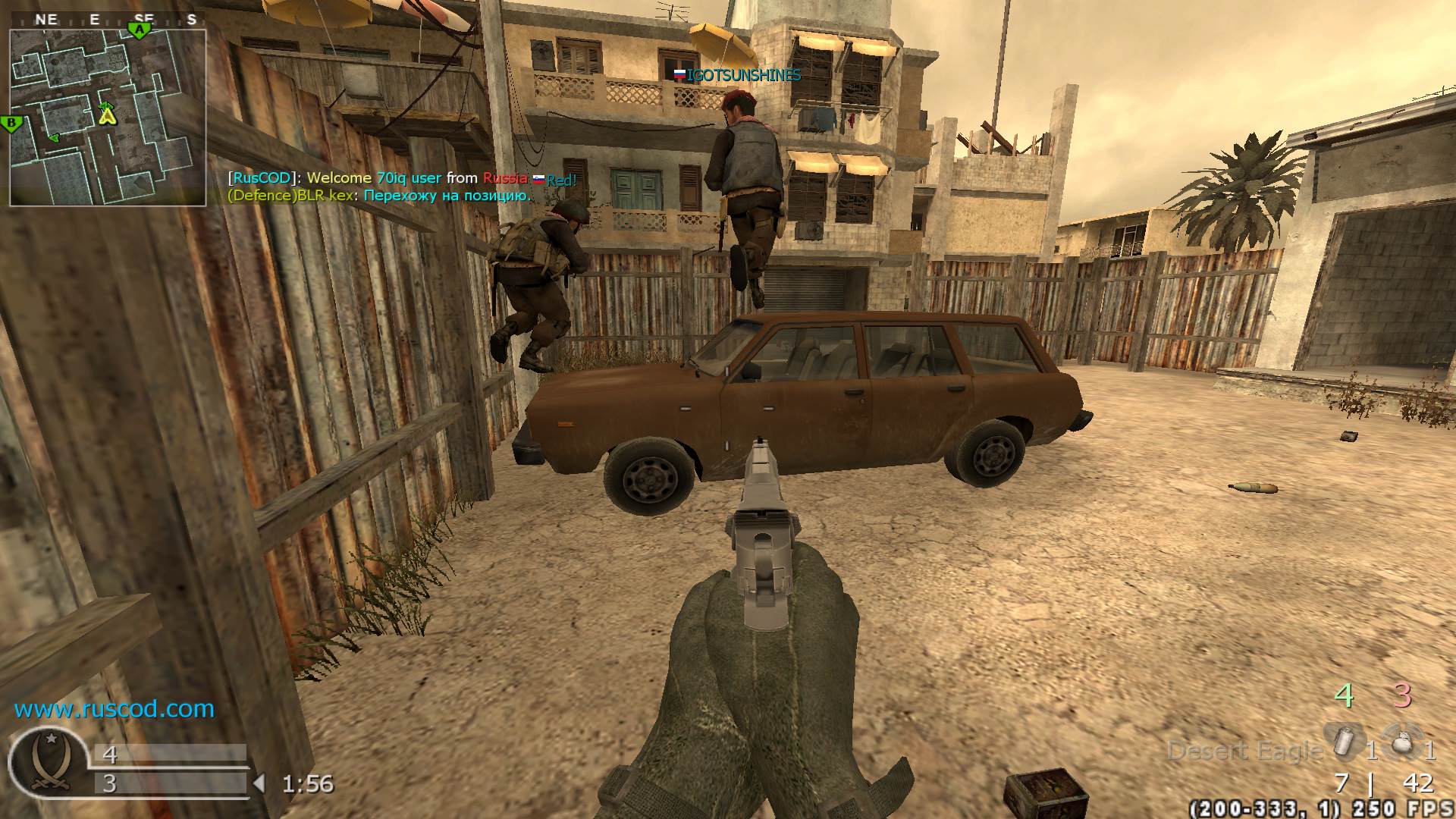Open the www.ruscod.com link text
This screenshot has height=819, width=1456.
[115, 709]
